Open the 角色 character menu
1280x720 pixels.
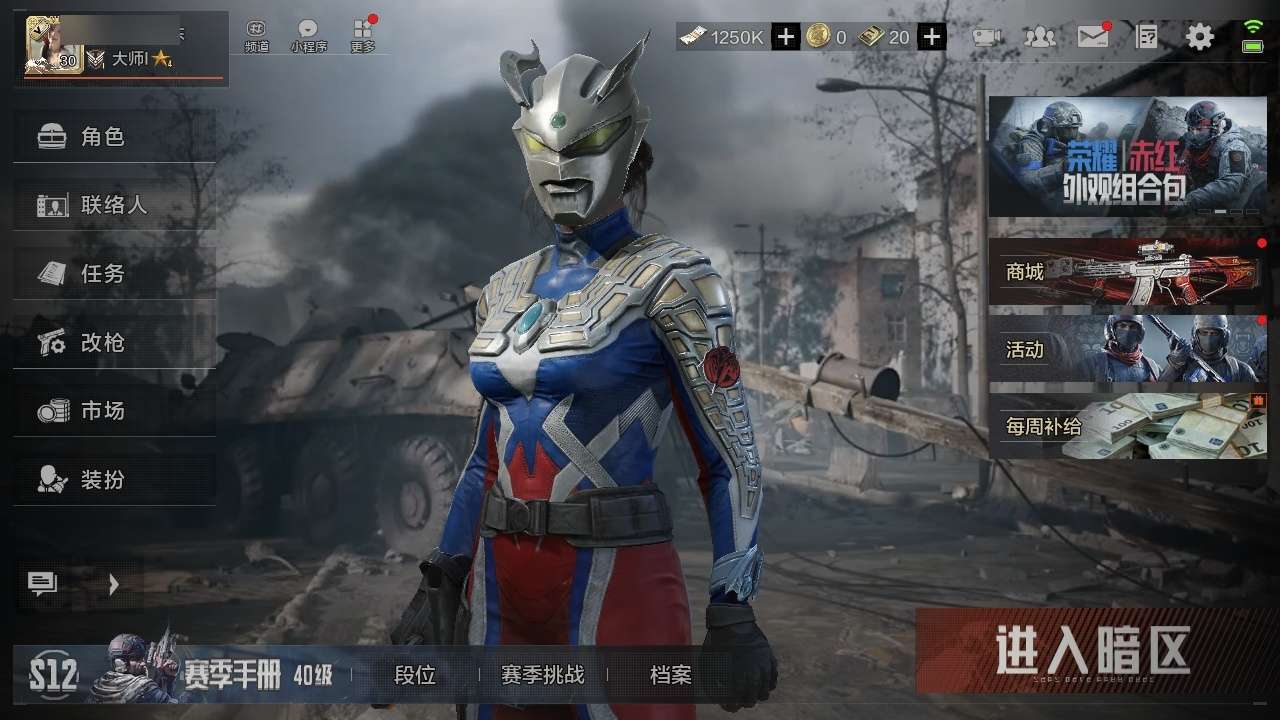(x=114, y=137)
